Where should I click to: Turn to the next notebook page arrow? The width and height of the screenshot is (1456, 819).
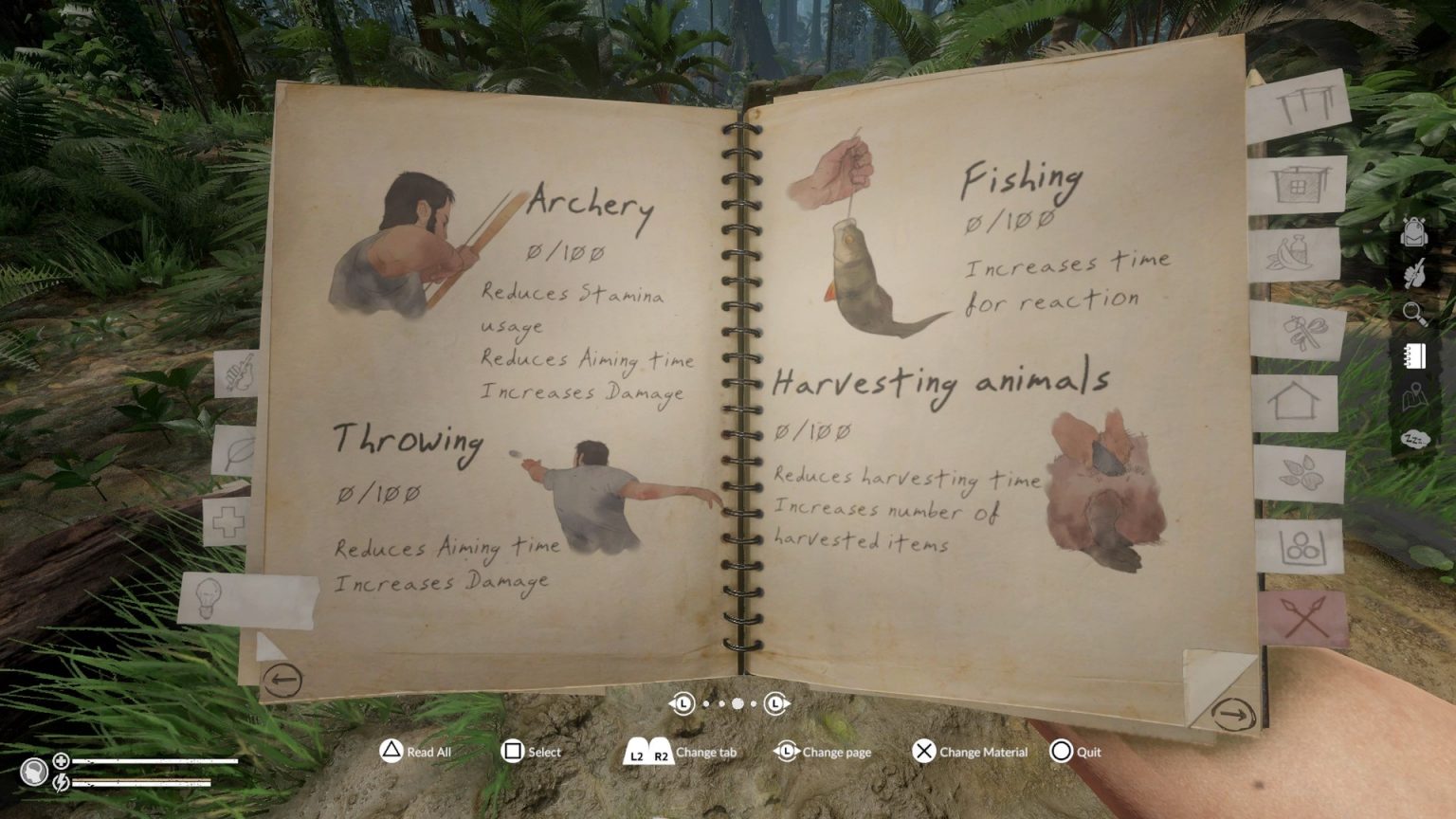(1231, 714)
